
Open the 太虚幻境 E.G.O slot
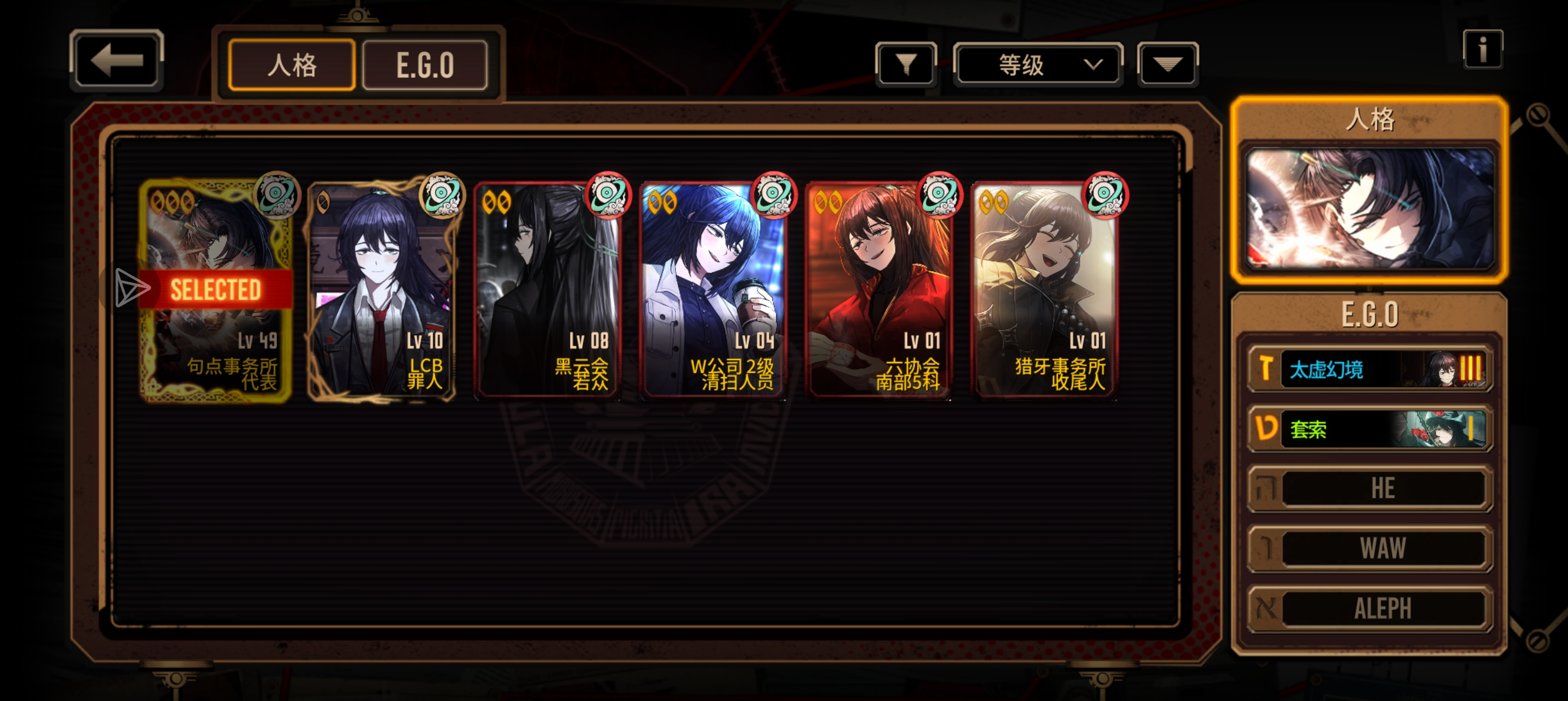coord(1369,369)
